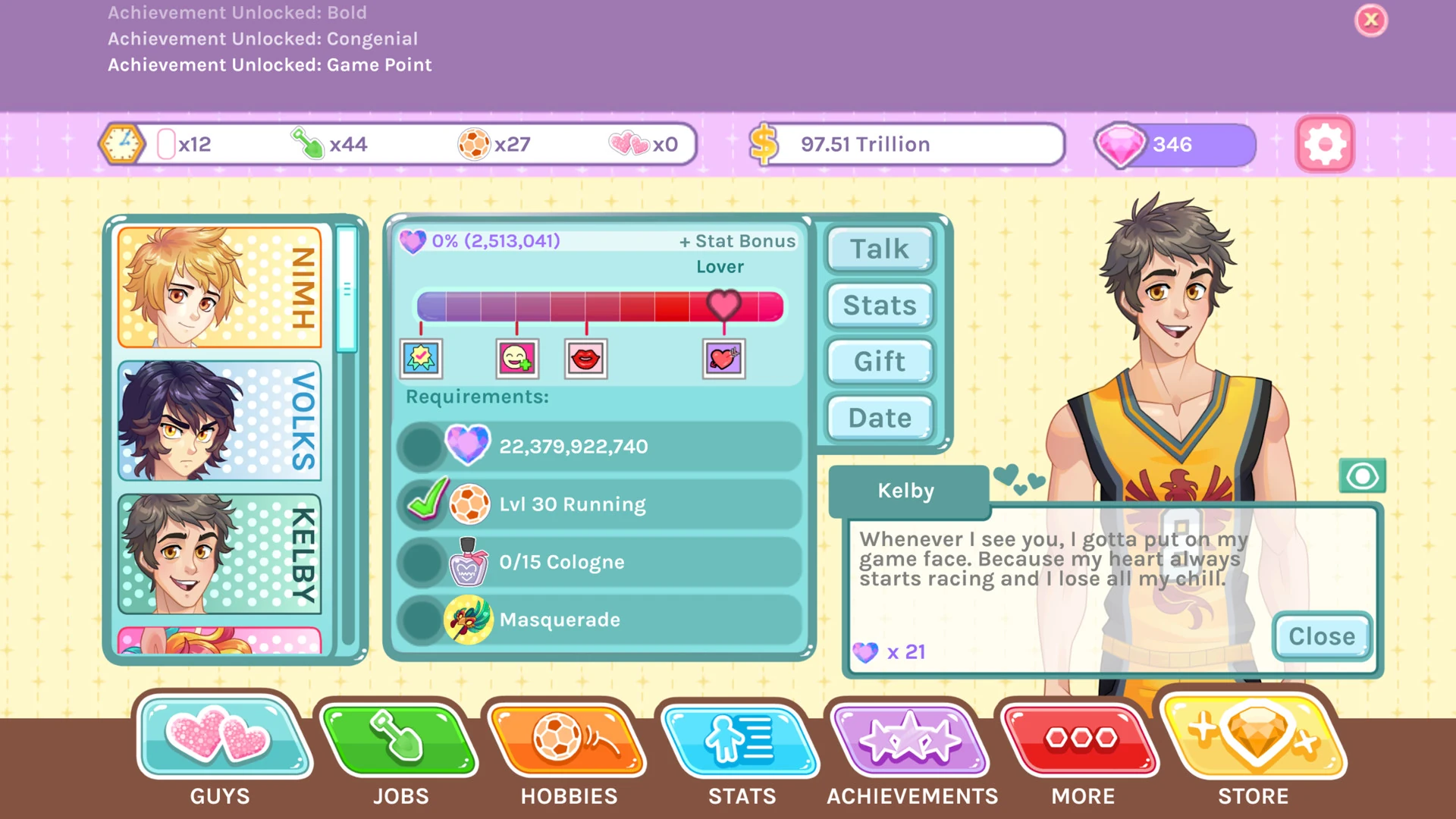Click the Masquerade mask requirement icon
The height and width of the screenshot is (819, 1456).
[468, 620]
